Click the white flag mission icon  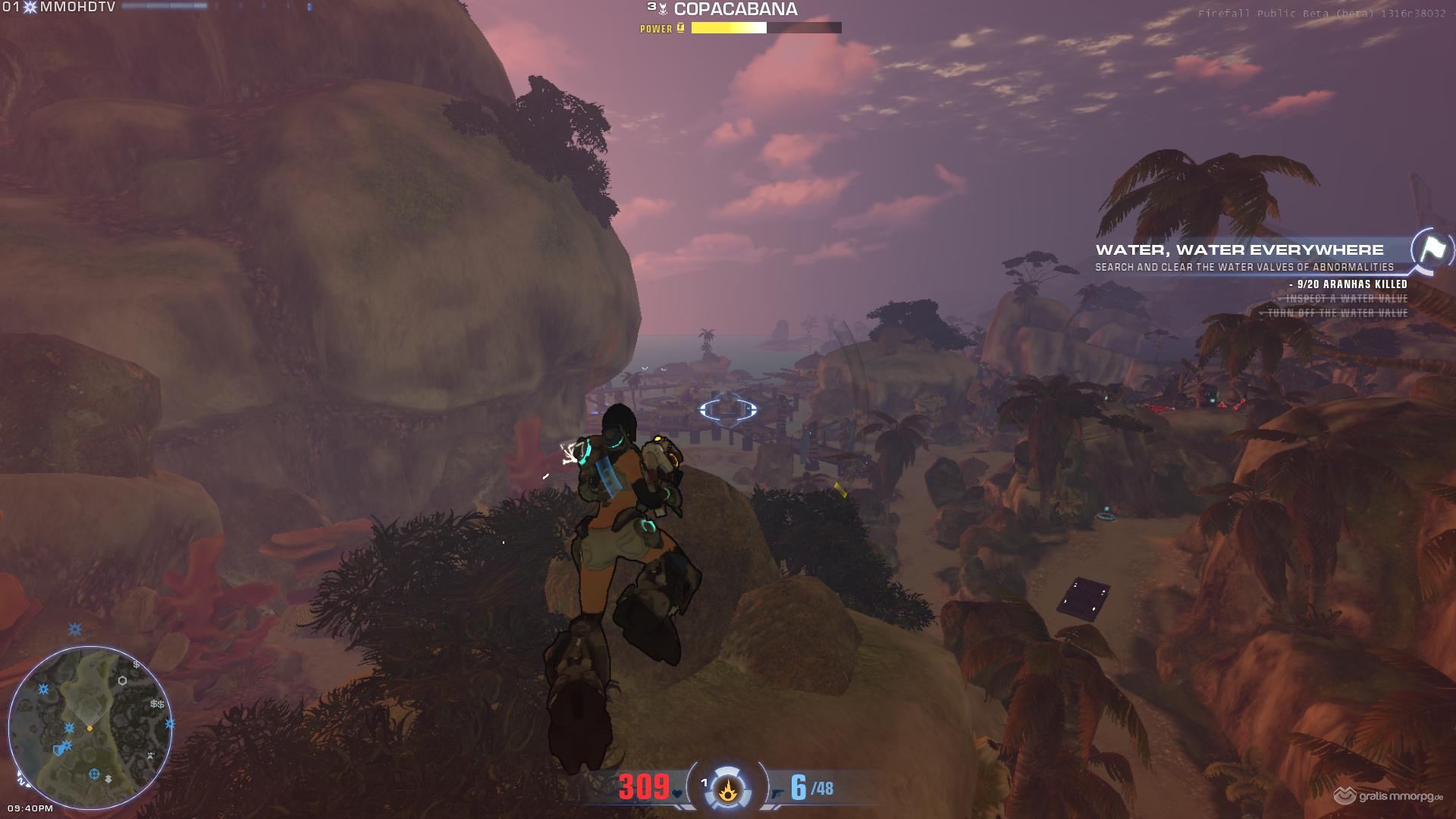tap(1431, 249)
